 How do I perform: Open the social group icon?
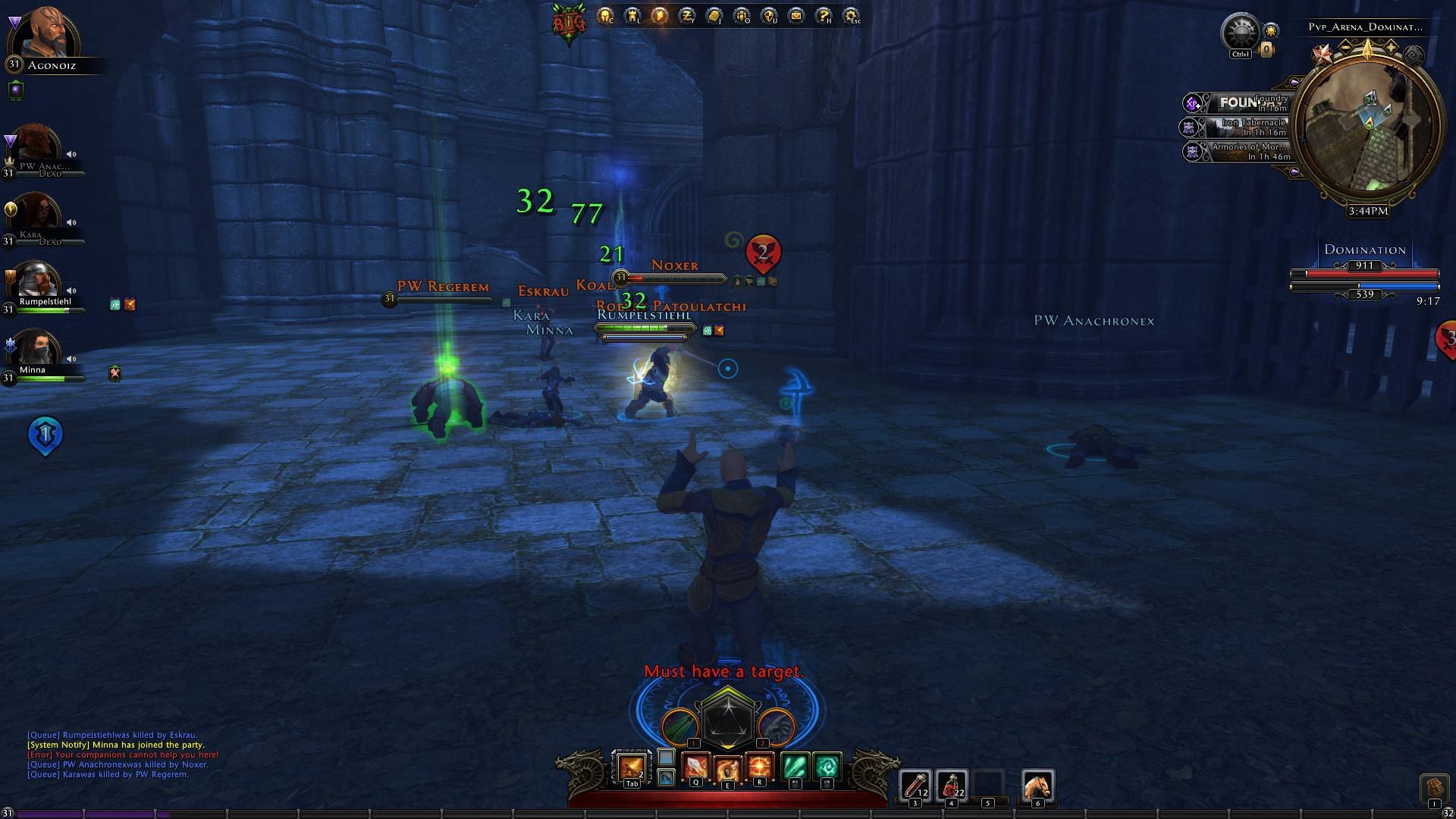741,15
